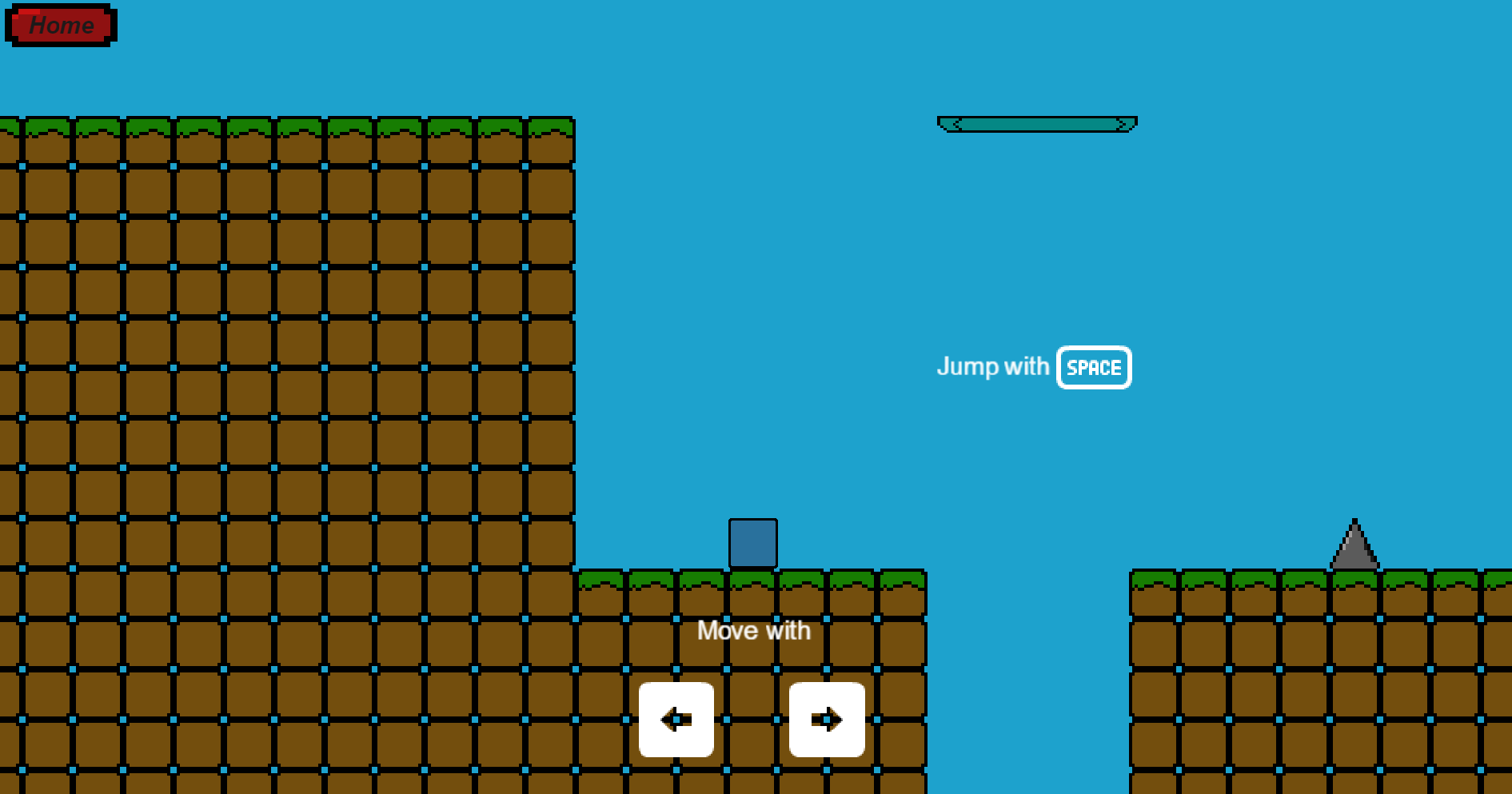This screenshot has height=794, width=1512.
Task: Click the 'Jump with' instruction text
Action: (994, 367)
